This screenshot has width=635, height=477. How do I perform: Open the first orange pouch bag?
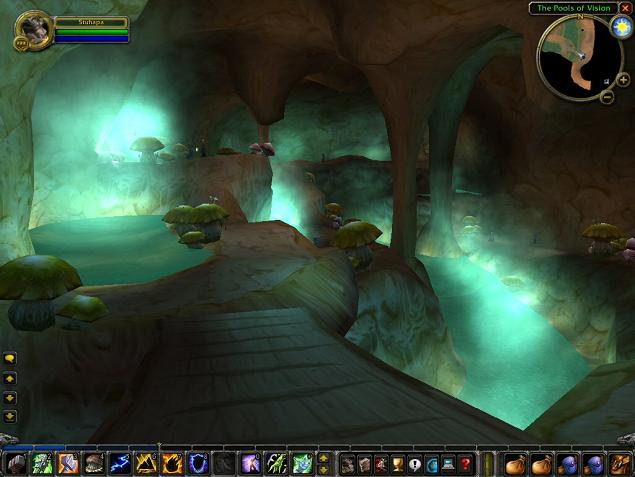(516, 464)
